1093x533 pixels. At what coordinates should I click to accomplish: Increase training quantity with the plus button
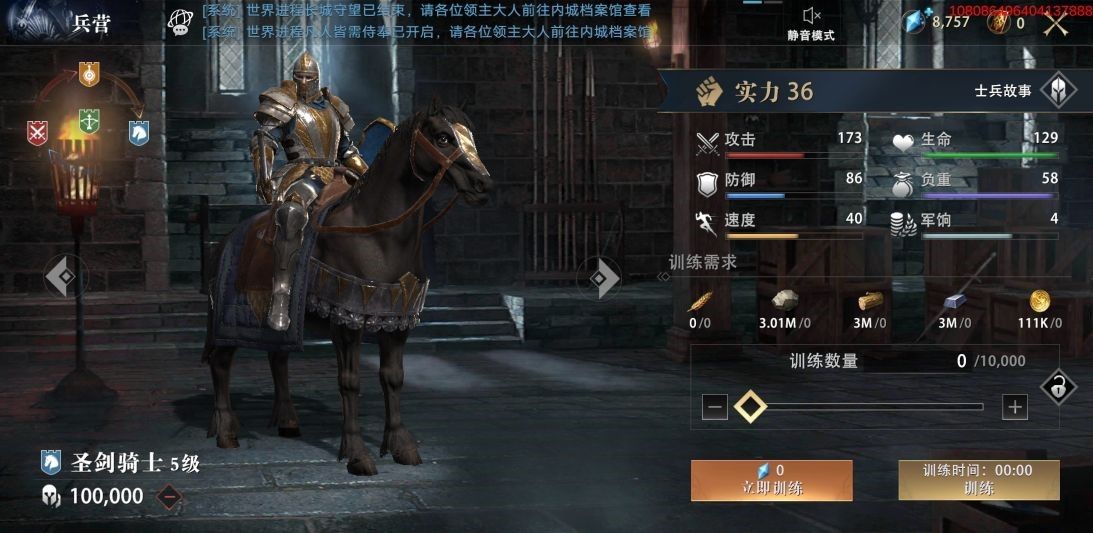pos(1015,407)
